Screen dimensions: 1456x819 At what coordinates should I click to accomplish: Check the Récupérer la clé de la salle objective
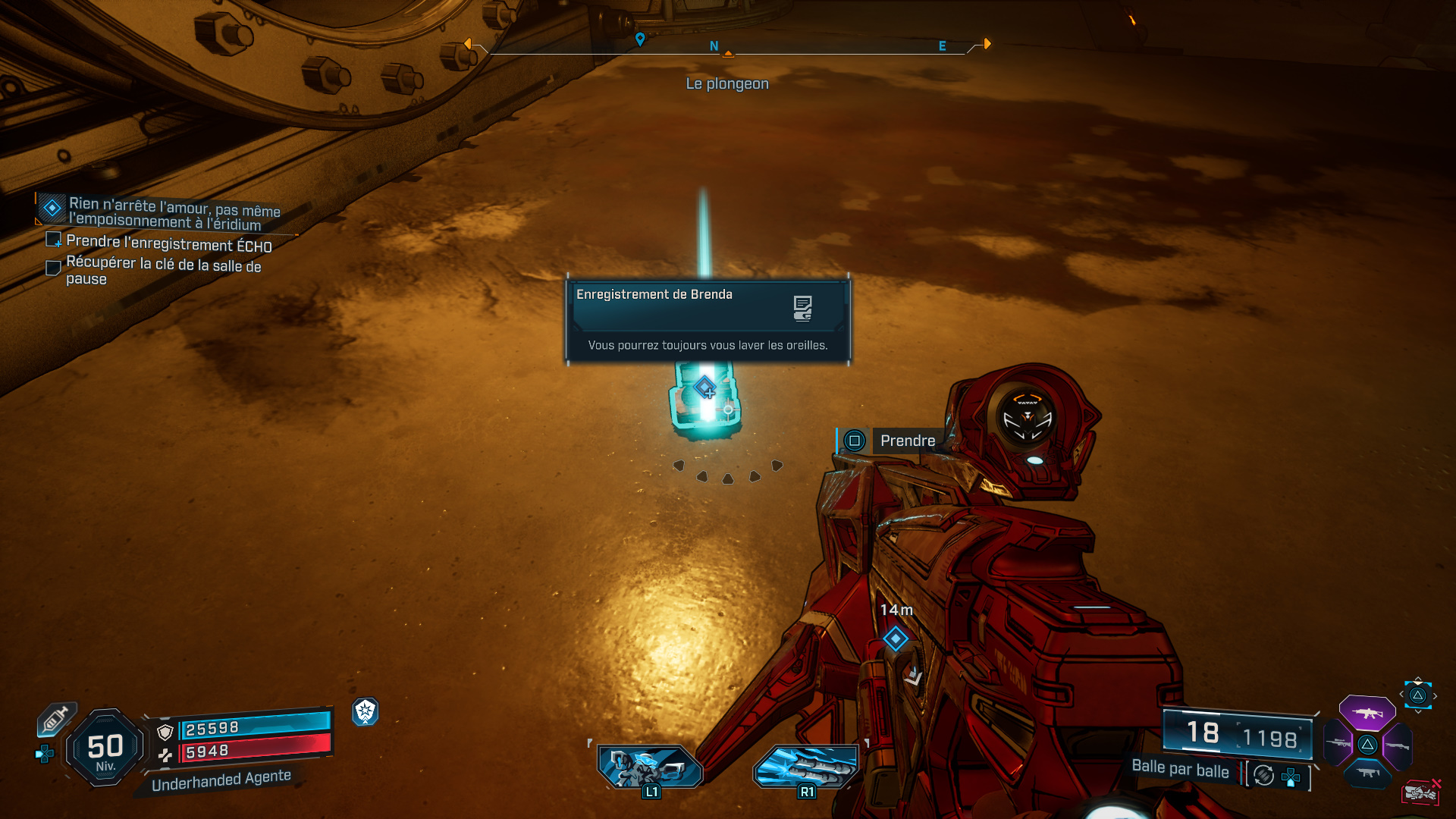[x=52, y=268]
